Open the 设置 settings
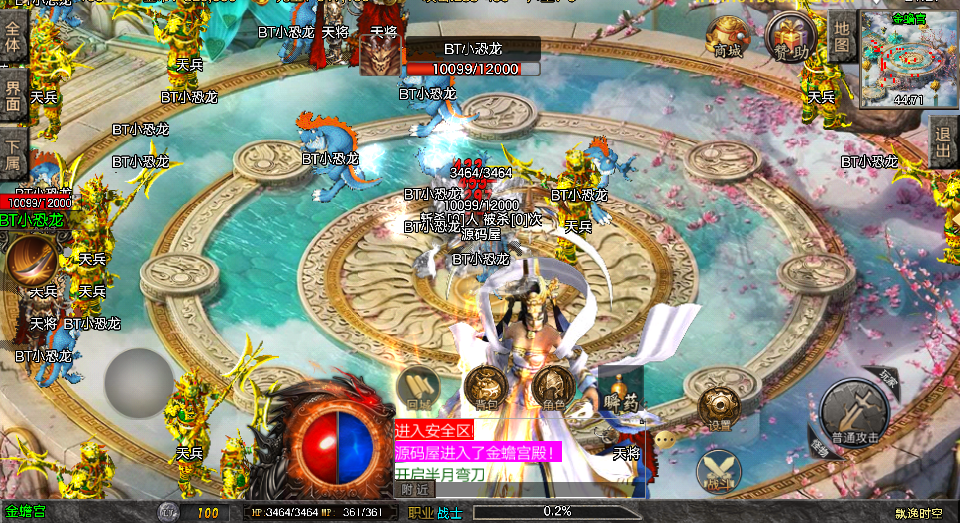The image size is (960, 523). pos(719,408)
